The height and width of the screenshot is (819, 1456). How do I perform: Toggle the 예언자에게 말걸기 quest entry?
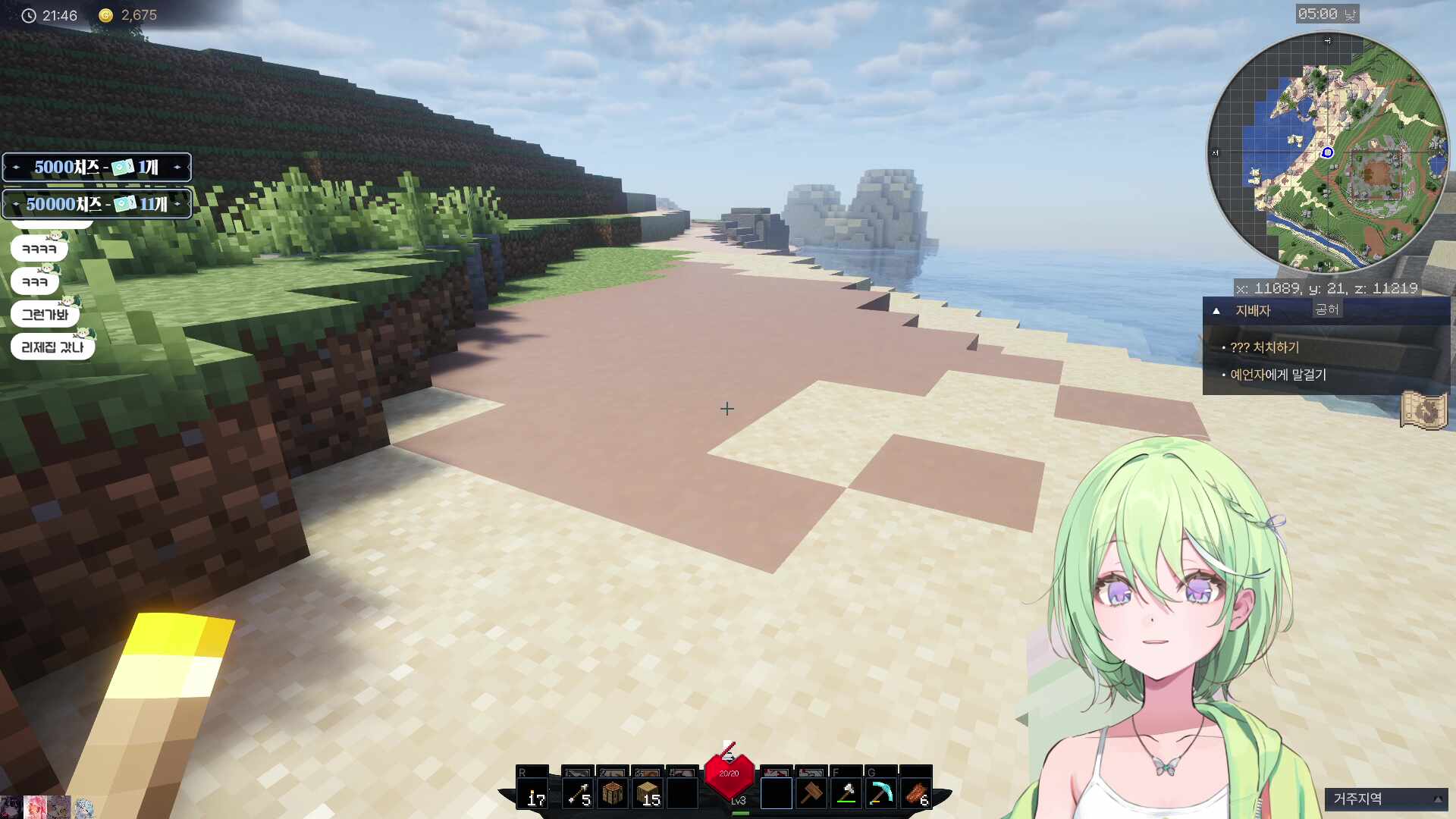tap(1278, 375)
